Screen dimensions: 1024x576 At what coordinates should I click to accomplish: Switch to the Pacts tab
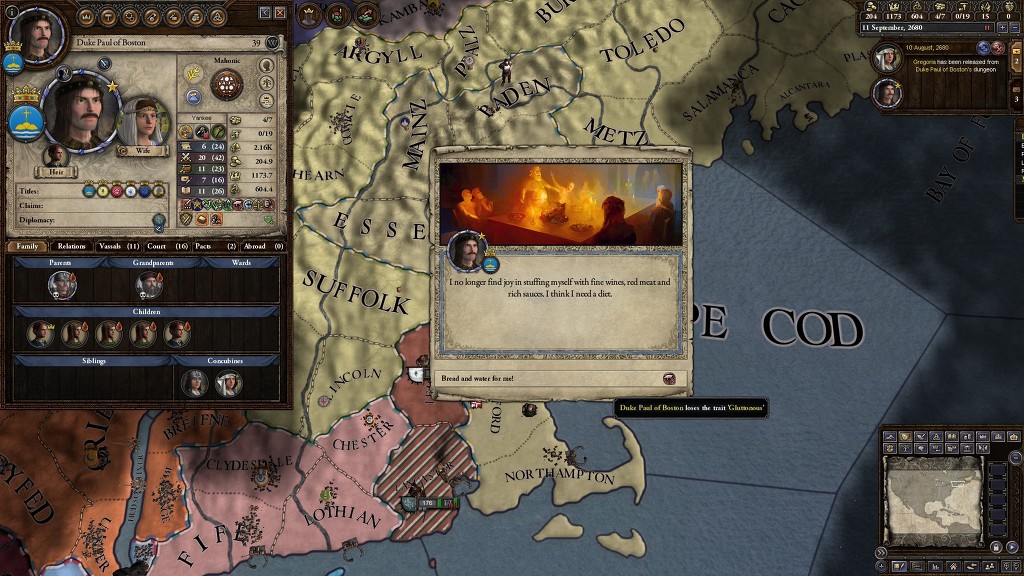pyautogui.click(x=214, y=246)
